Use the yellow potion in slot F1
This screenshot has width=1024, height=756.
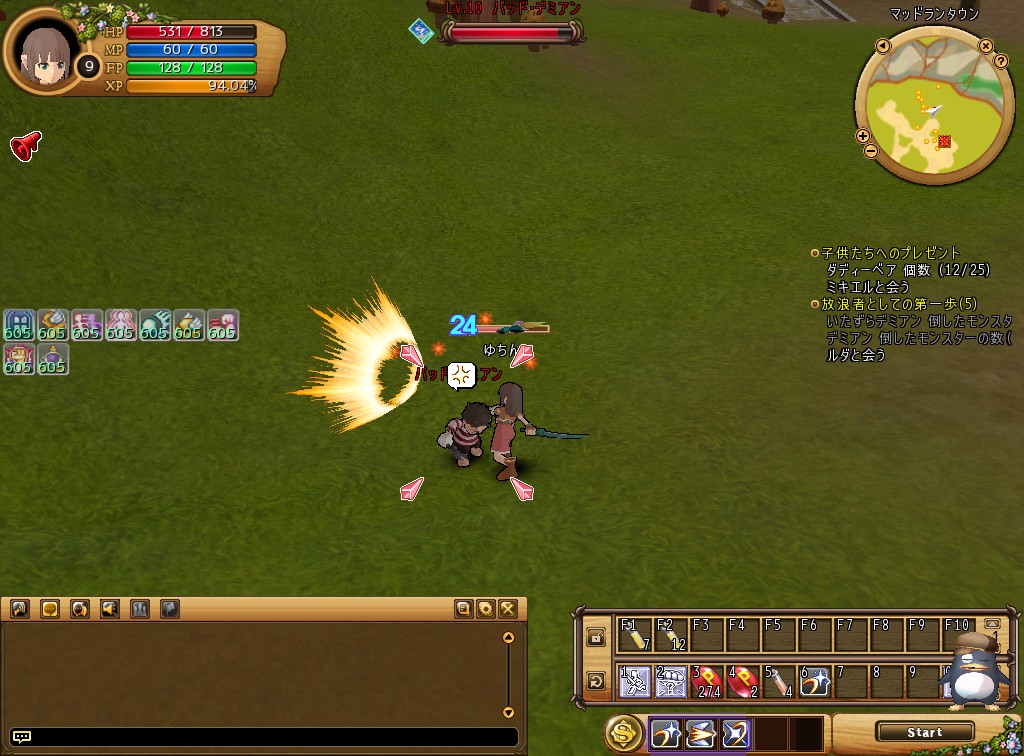(635, 636)
